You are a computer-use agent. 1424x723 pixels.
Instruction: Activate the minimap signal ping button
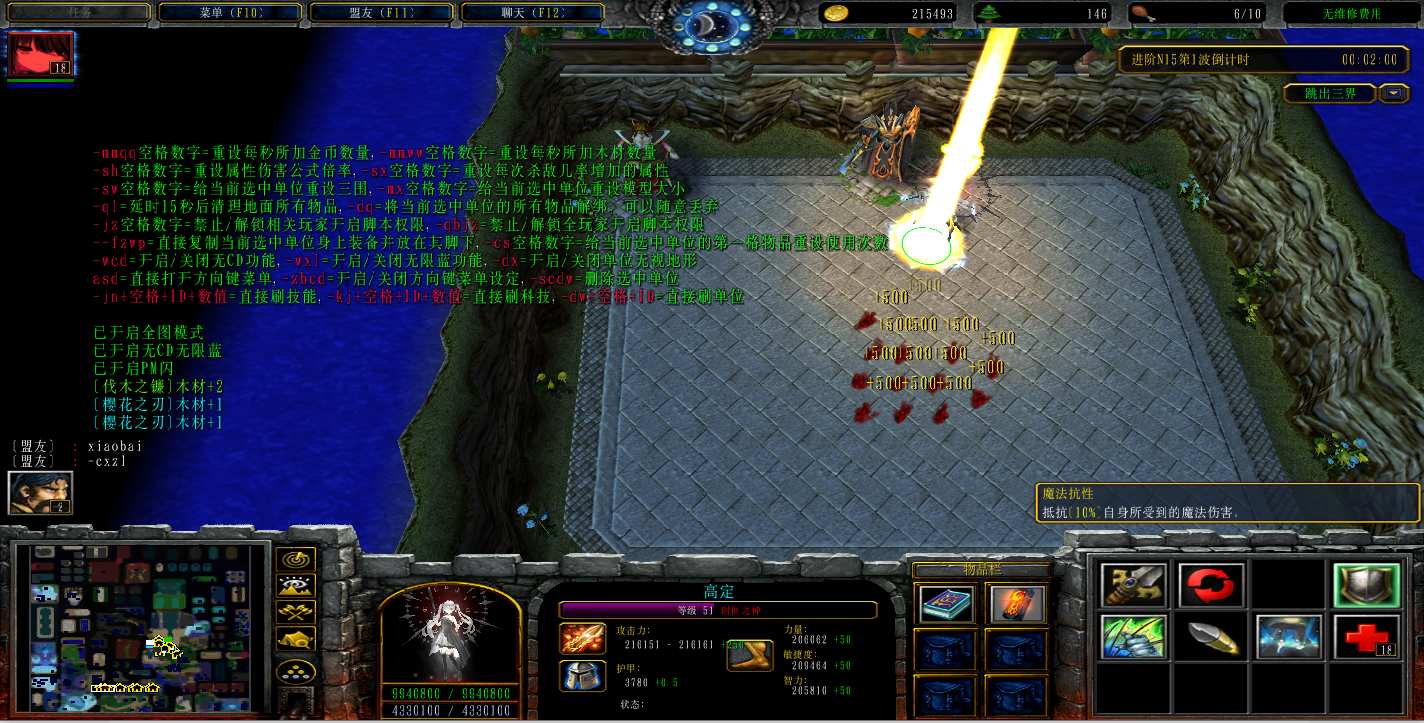pos(296,561)
